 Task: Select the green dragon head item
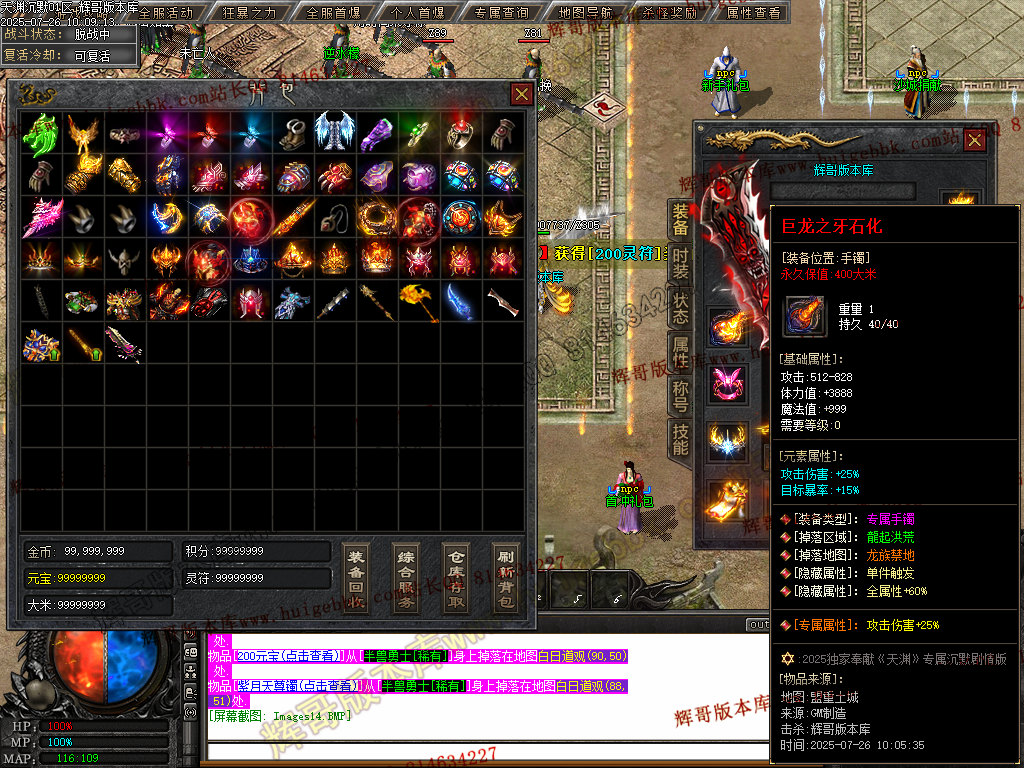(x=41, y=131)
